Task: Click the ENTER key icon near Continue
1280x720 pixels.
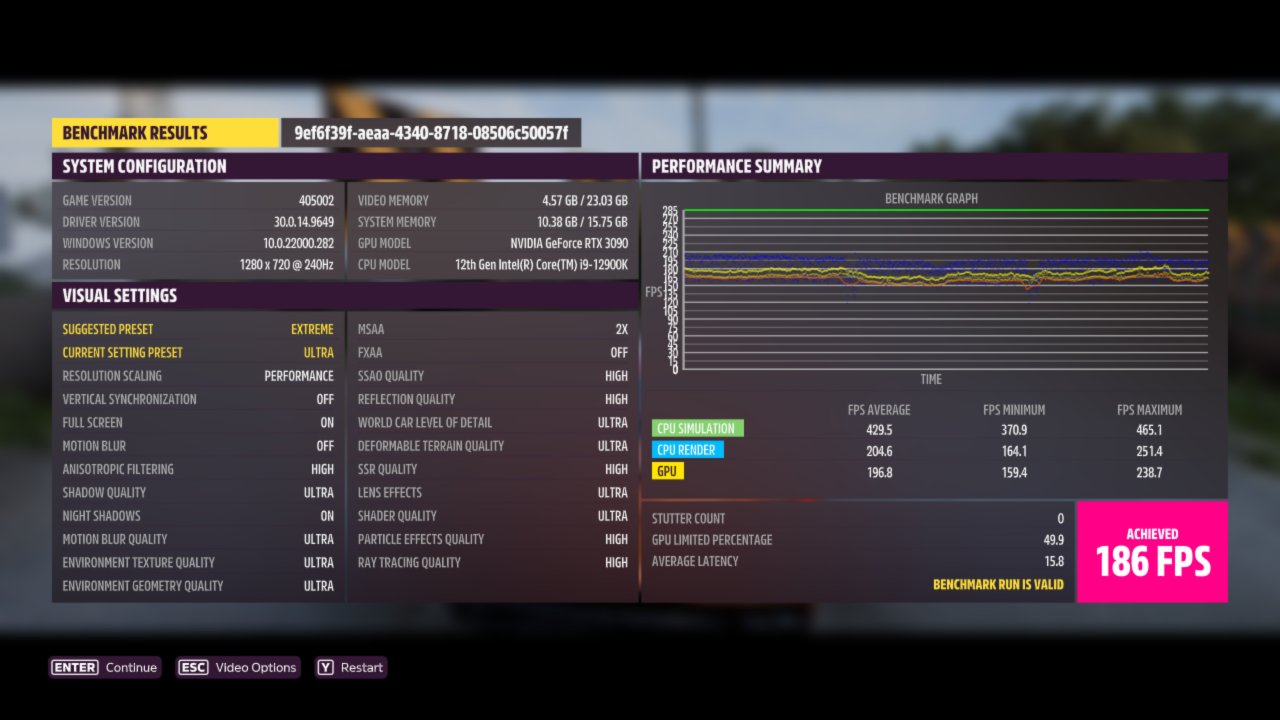Action: (x=73, y=667)
